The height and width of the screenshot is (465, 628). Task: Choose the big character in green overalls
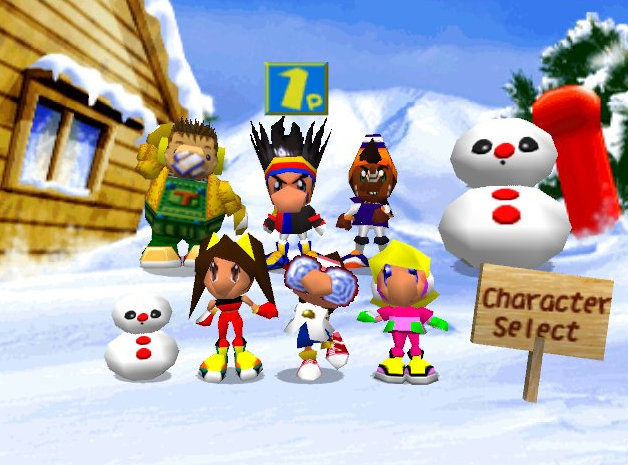coord(187,200)
